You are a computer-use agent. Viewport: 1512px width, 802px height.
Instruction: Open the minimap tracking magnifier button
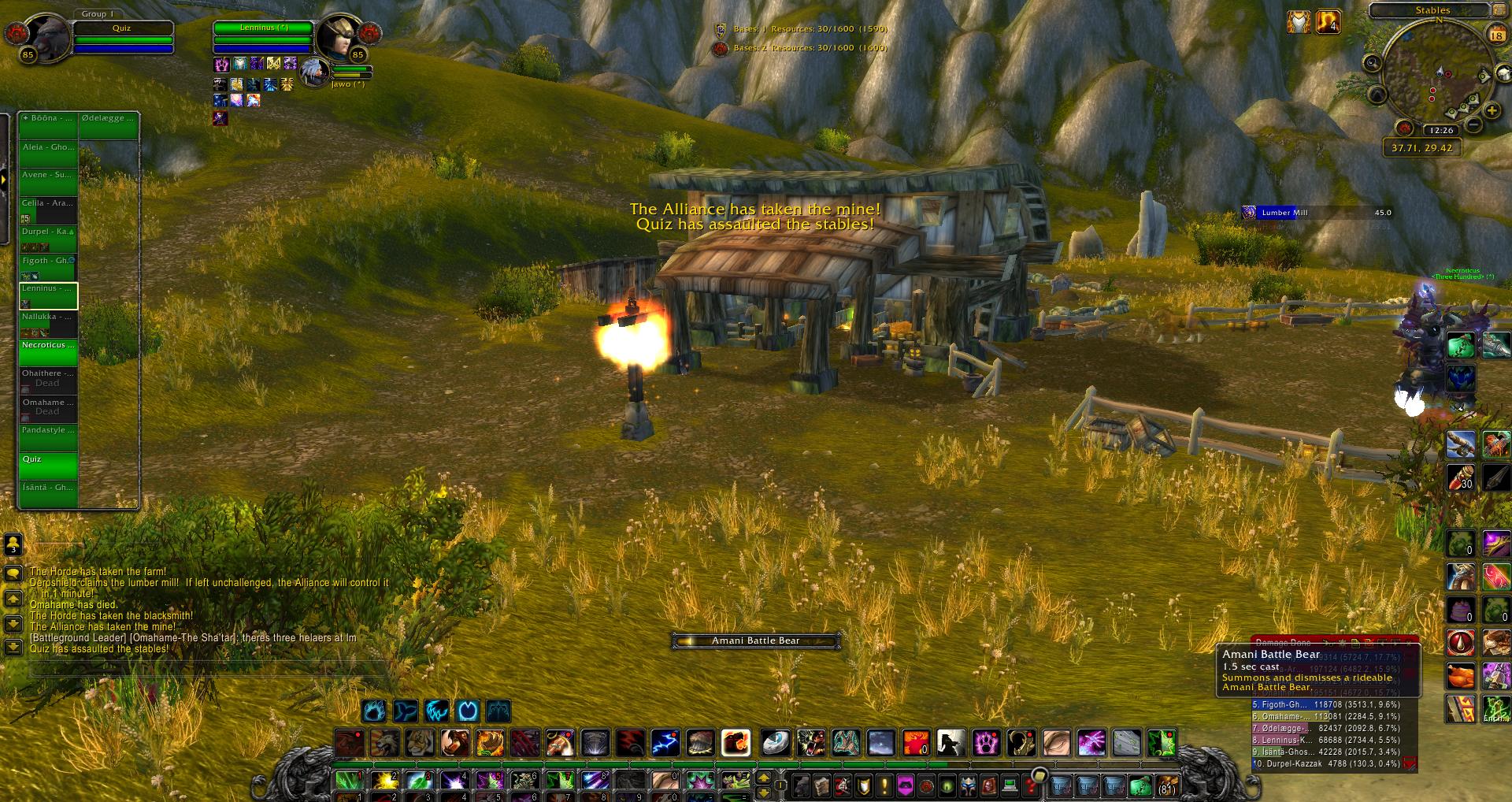click(1372, 63)
